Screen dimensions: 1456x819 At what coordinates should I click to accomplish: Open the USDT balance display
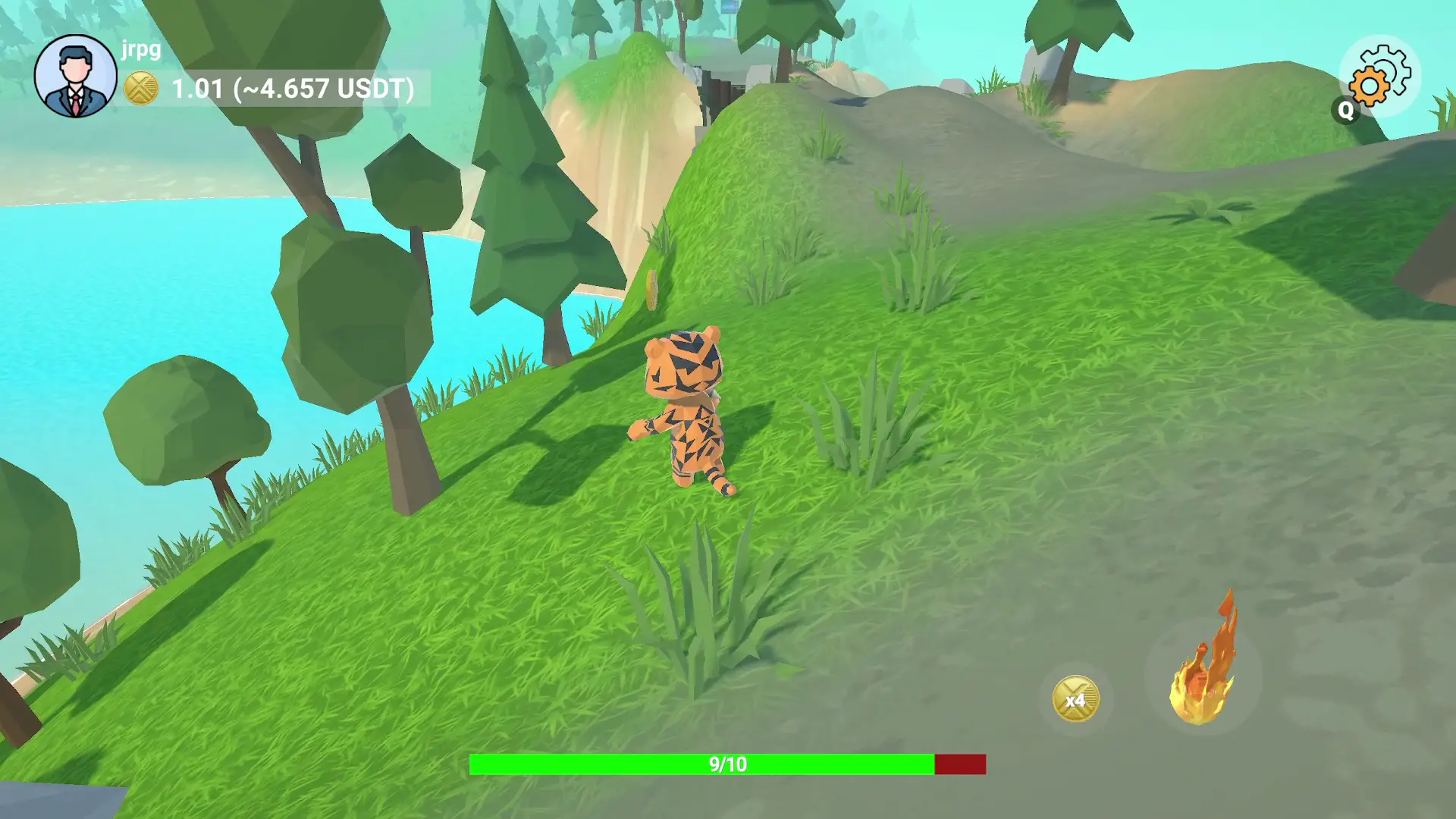coord(292,89)
